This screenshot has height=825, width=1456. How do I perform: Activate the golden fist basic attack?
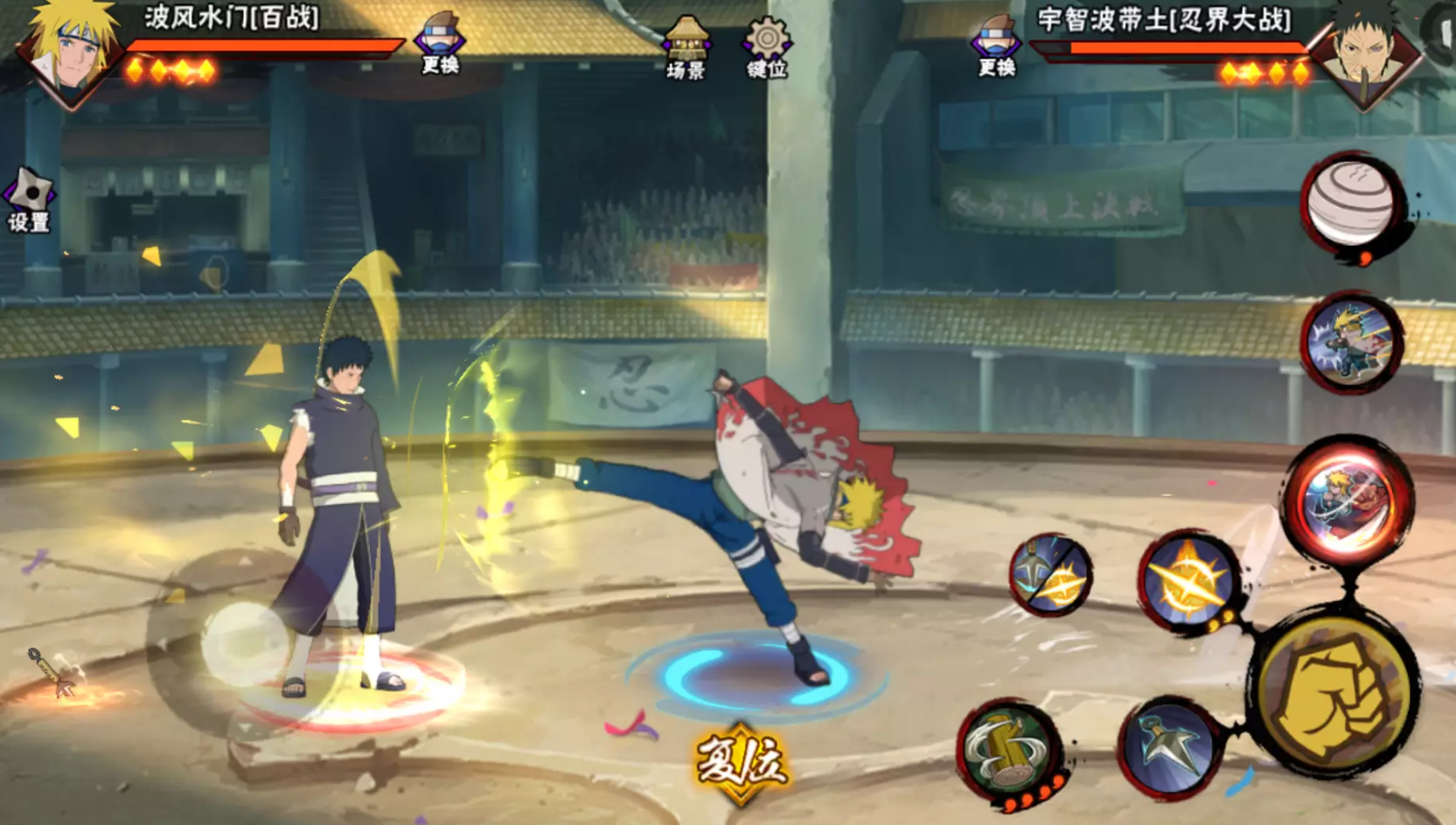(1334, 689)
